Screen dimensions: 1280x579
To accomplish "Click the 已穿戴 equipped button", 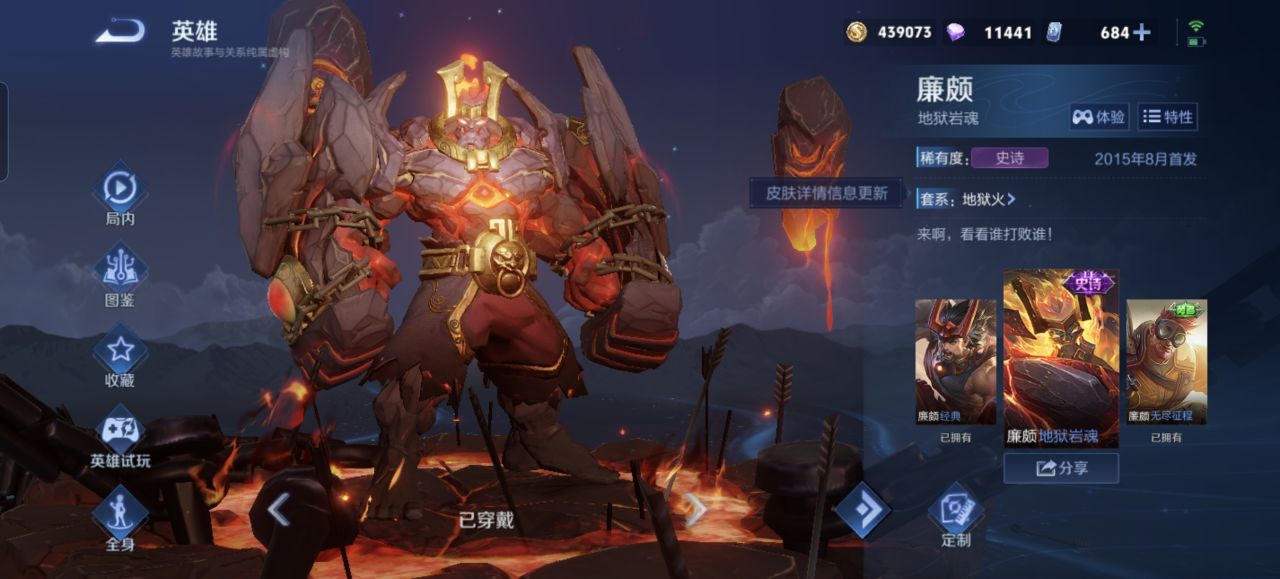I will pos(486,520).
